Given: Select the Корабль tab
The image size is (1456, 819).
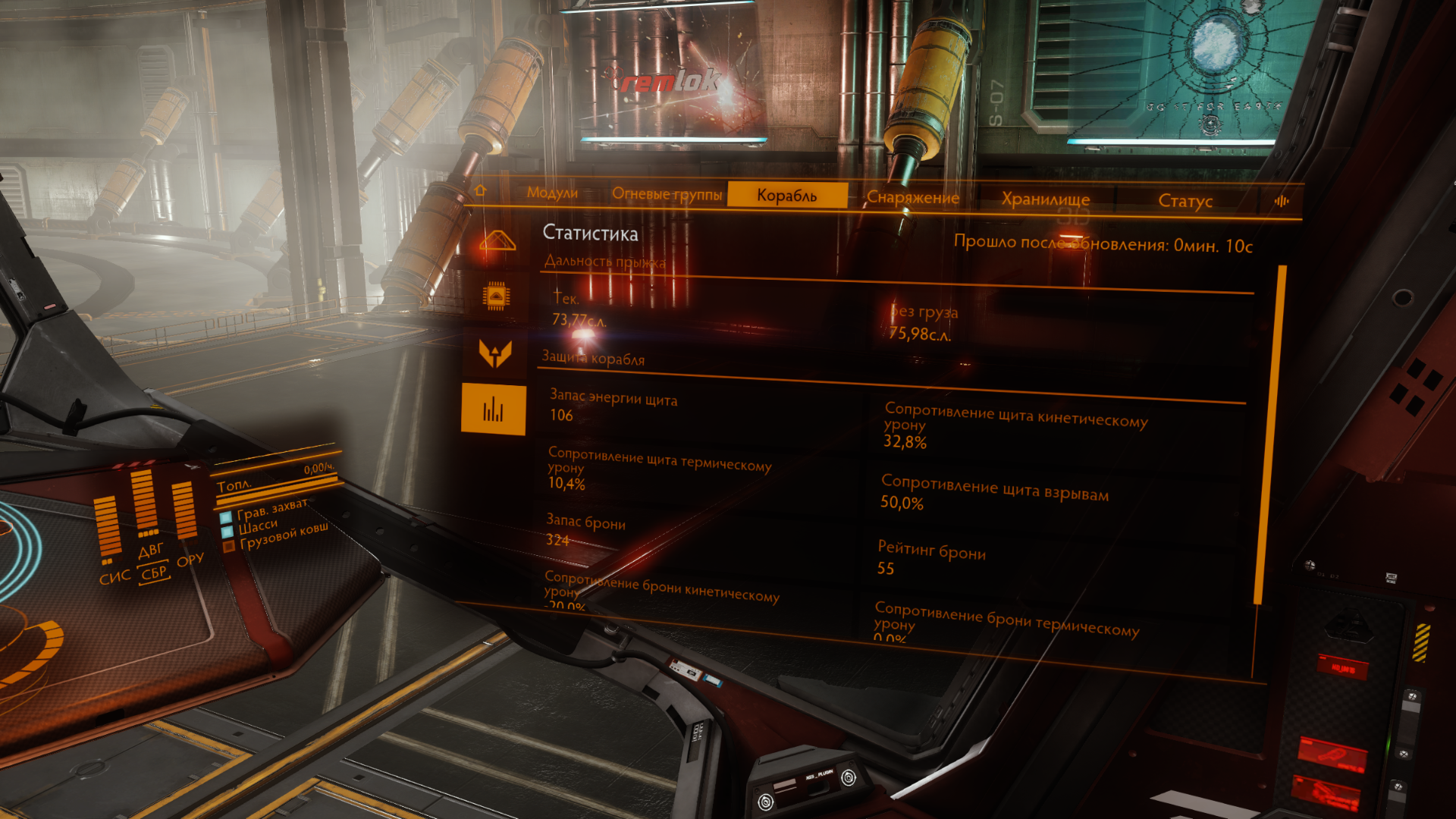Looking at the screenshot, I should pyautogui.click(x=786, y=196).
